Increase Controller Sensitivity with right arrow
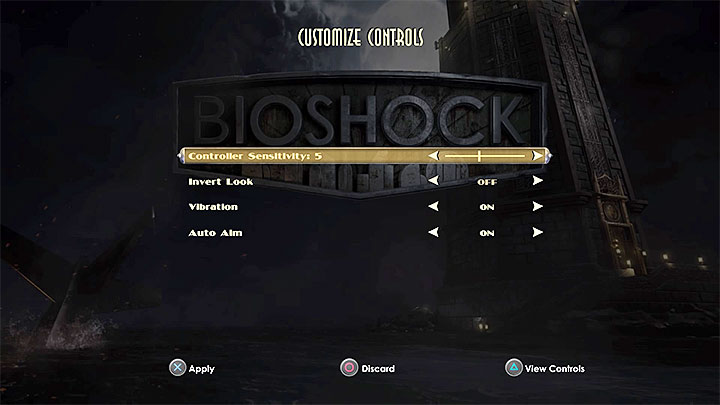 (x=538, y=156)
